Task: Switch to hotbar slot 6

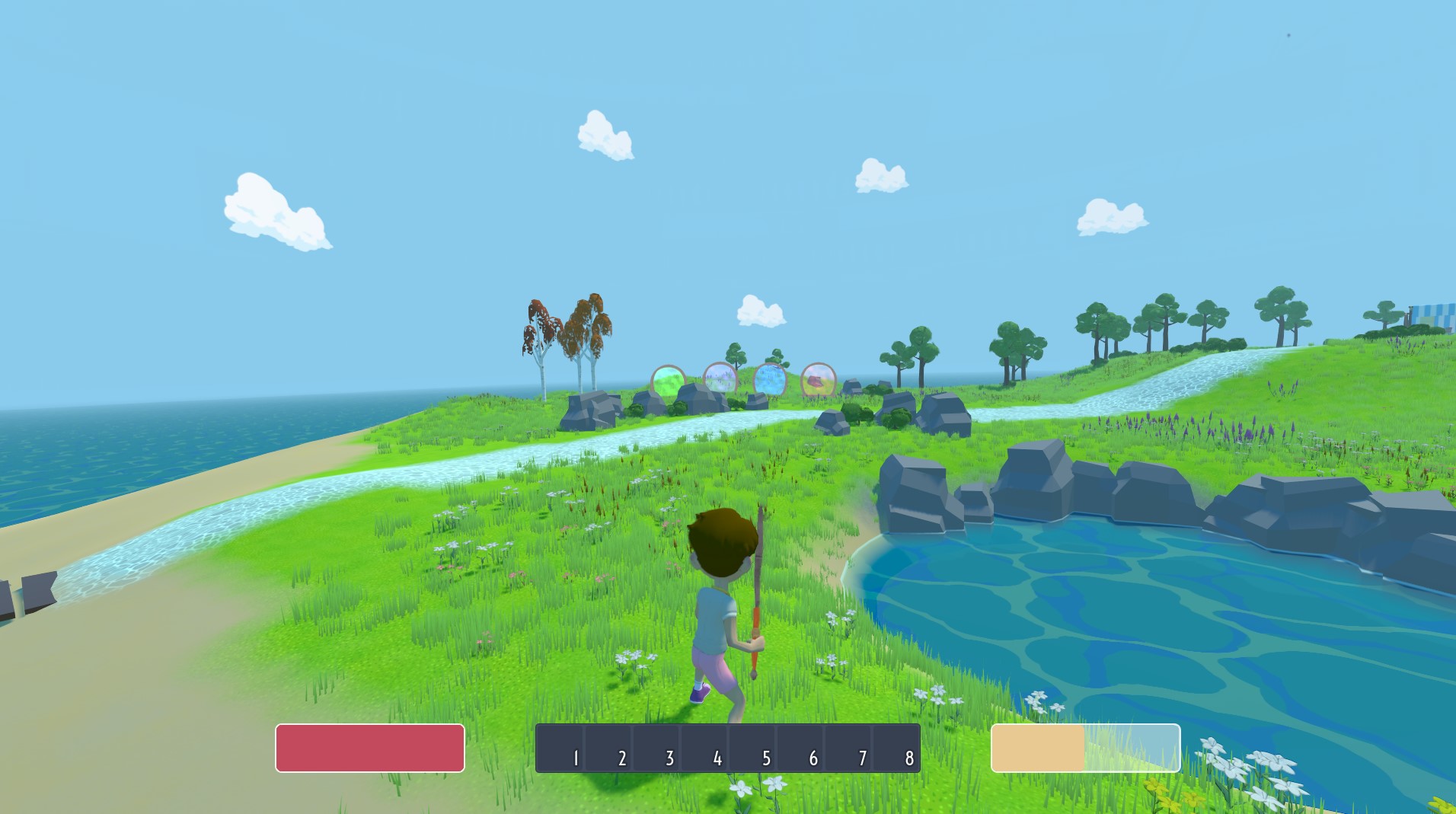Action: (800, 748)
